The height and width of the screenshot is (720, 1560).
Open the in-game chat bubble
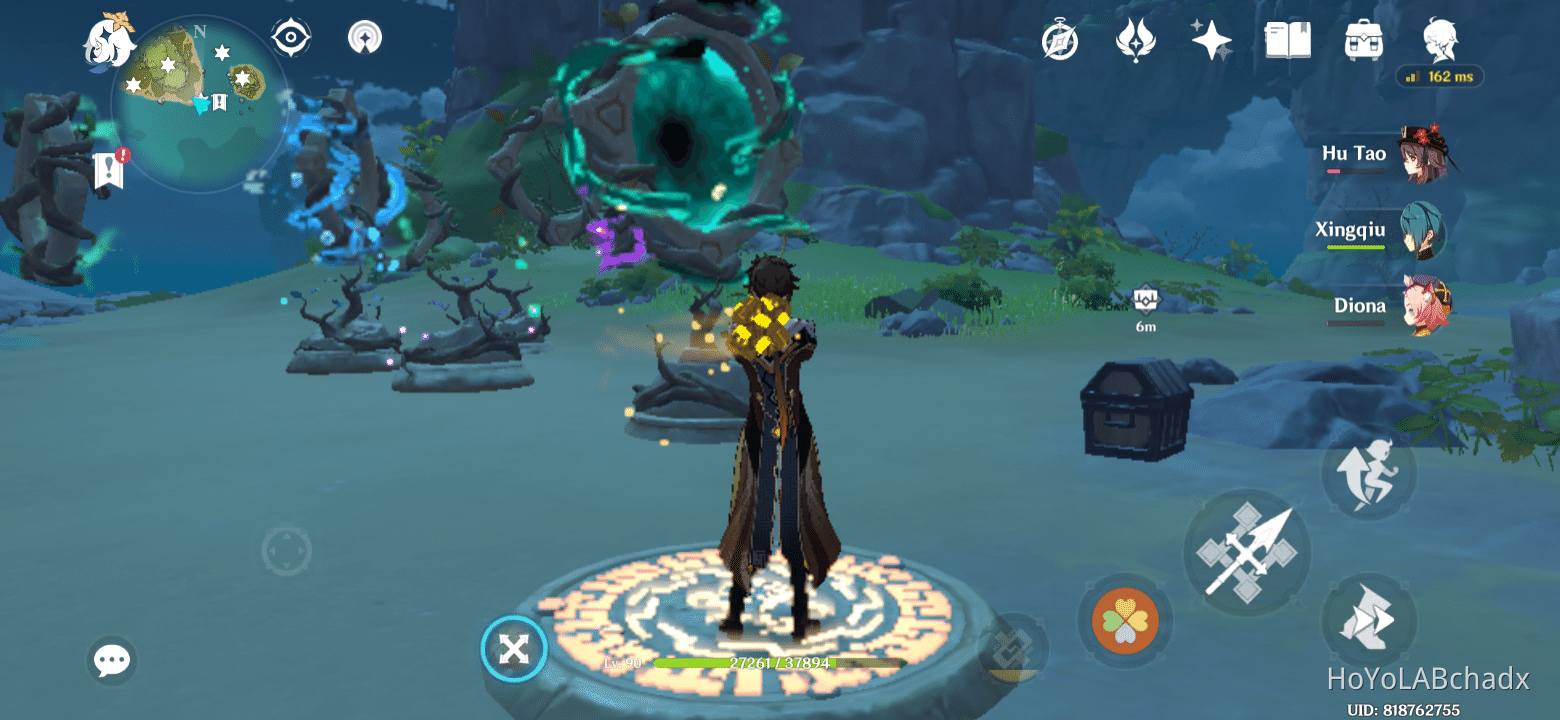click(112, 660)
